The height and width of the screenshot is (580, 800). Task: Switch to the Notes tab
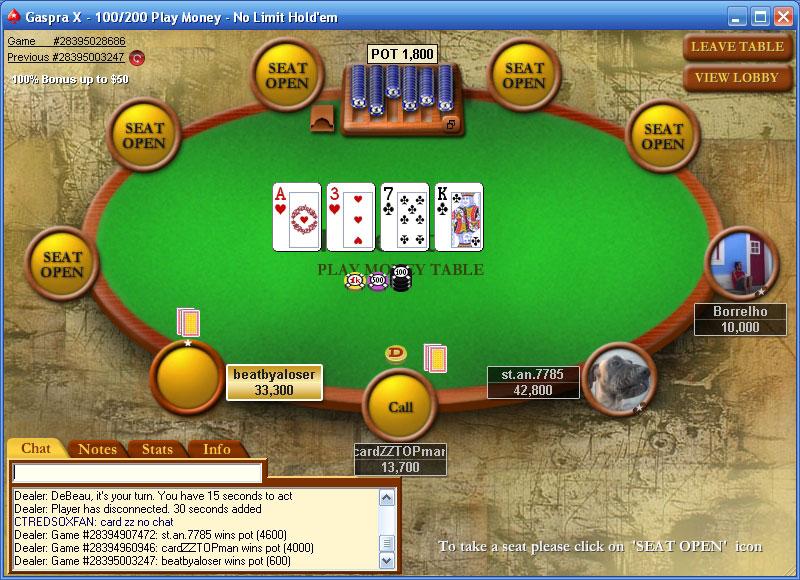[97, 449]
